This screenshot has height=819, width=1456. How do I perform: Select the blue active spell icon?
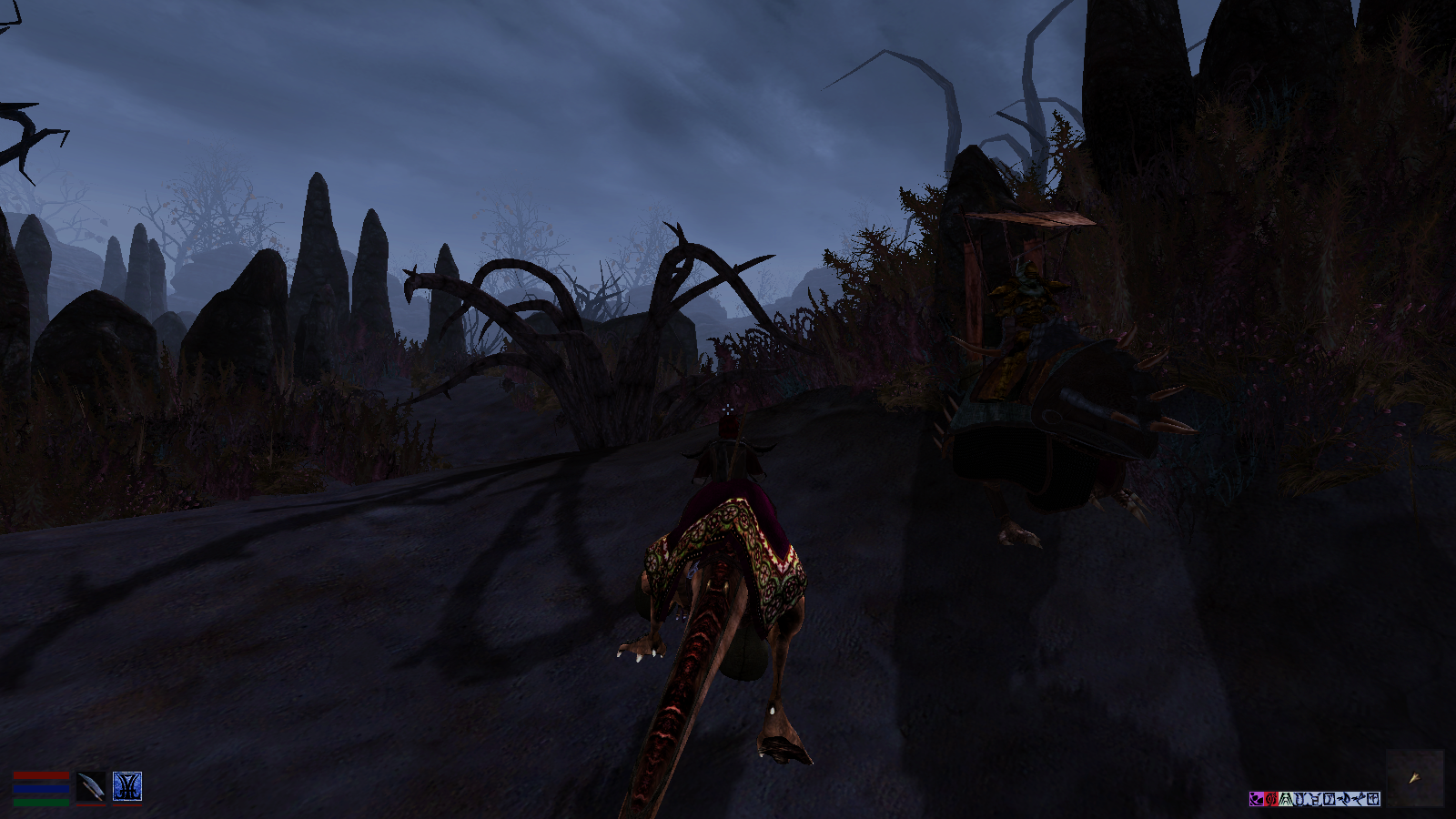click(126, 786)
